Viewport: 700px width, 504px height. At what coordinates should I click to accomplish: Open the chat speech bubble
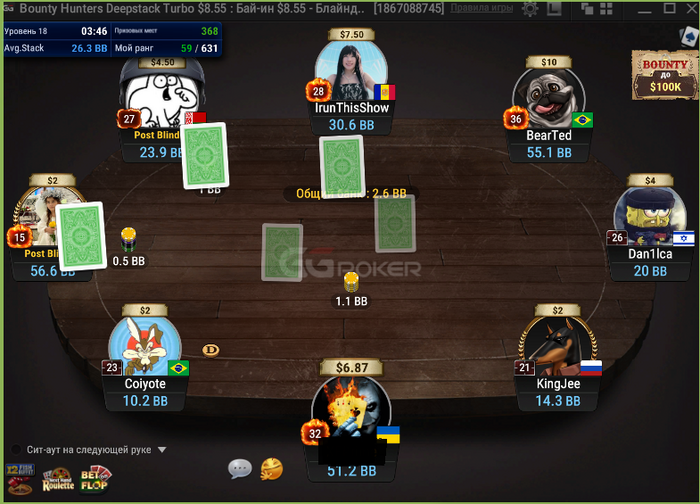tap(239, 468)
